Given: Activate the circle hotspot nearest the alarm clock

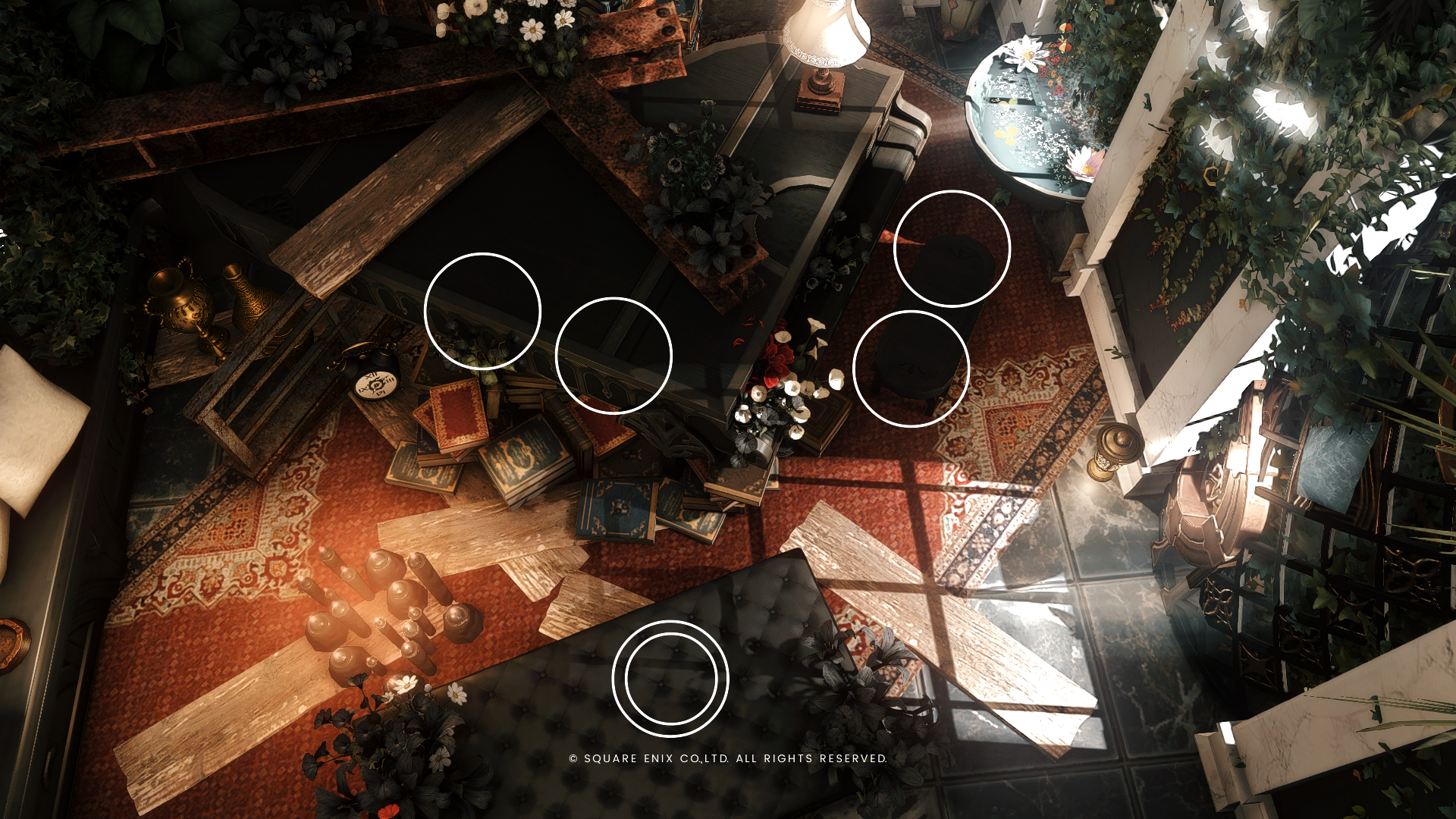Looking at the screenshot, I should click(x=482, y=311).
